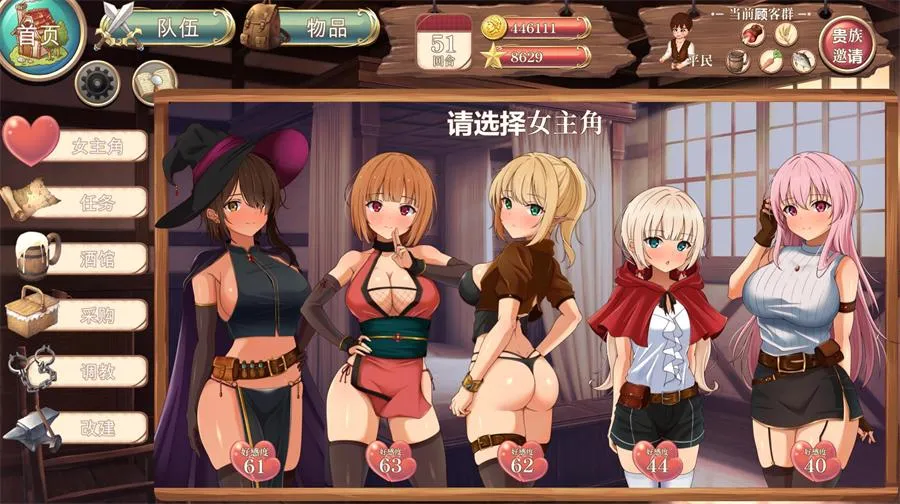Open the 物品 items menu
The height and width of the screenshot is (504, 900).
pos(312,28)
